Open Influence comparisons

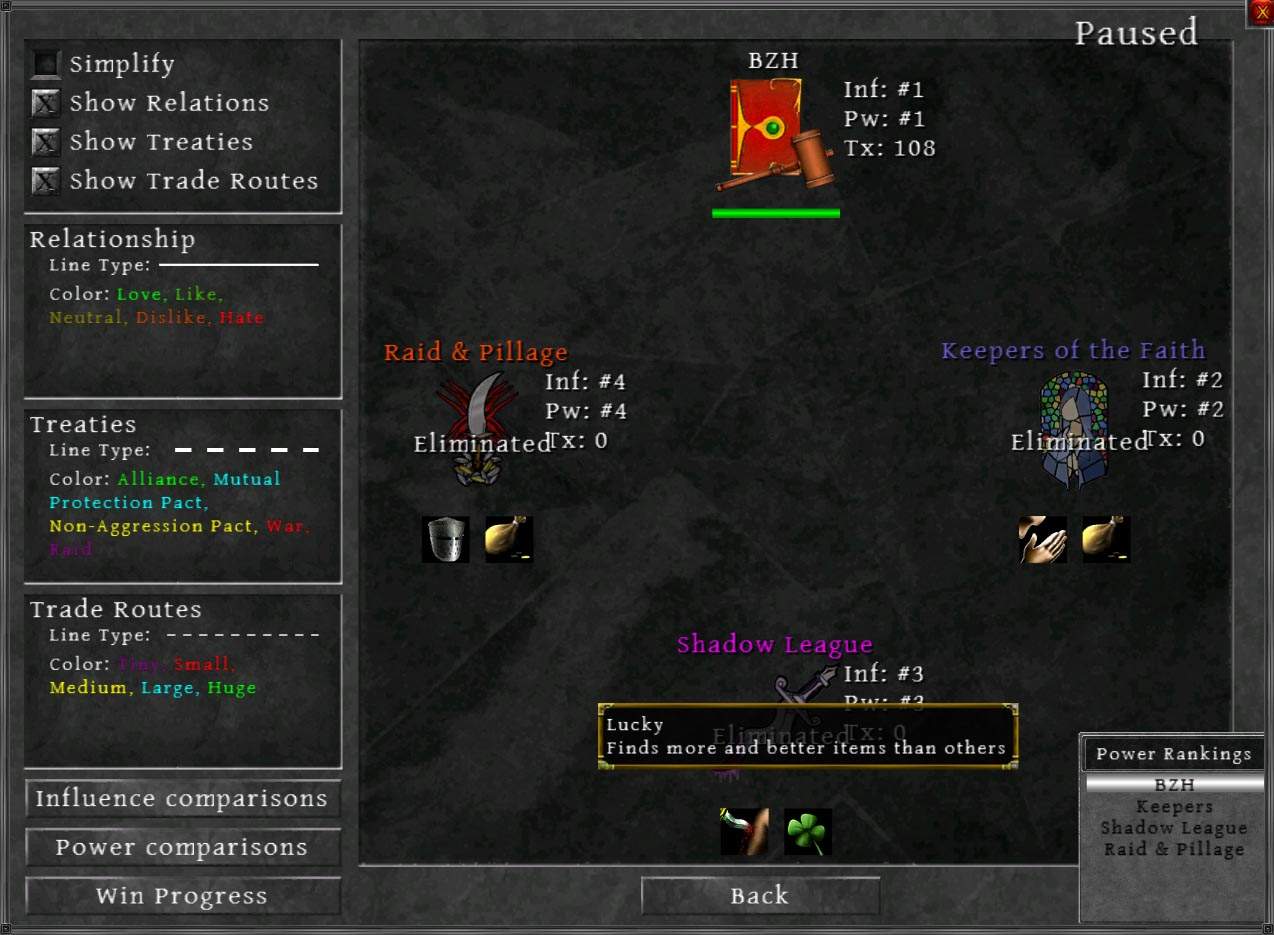182,799
